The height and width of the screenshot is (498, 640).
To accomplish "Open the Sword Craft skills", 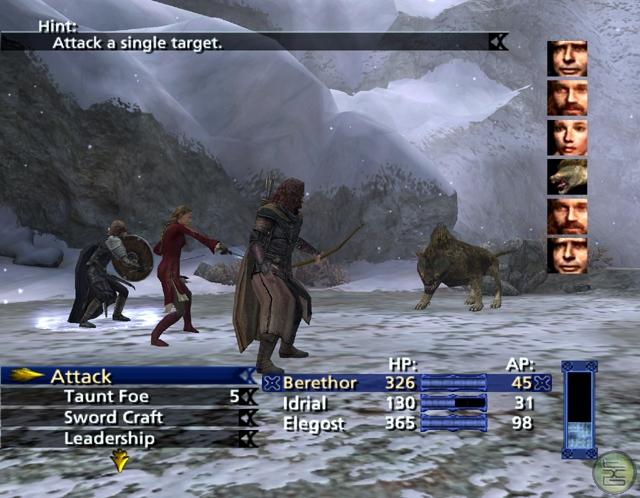I will coord(113,418).
